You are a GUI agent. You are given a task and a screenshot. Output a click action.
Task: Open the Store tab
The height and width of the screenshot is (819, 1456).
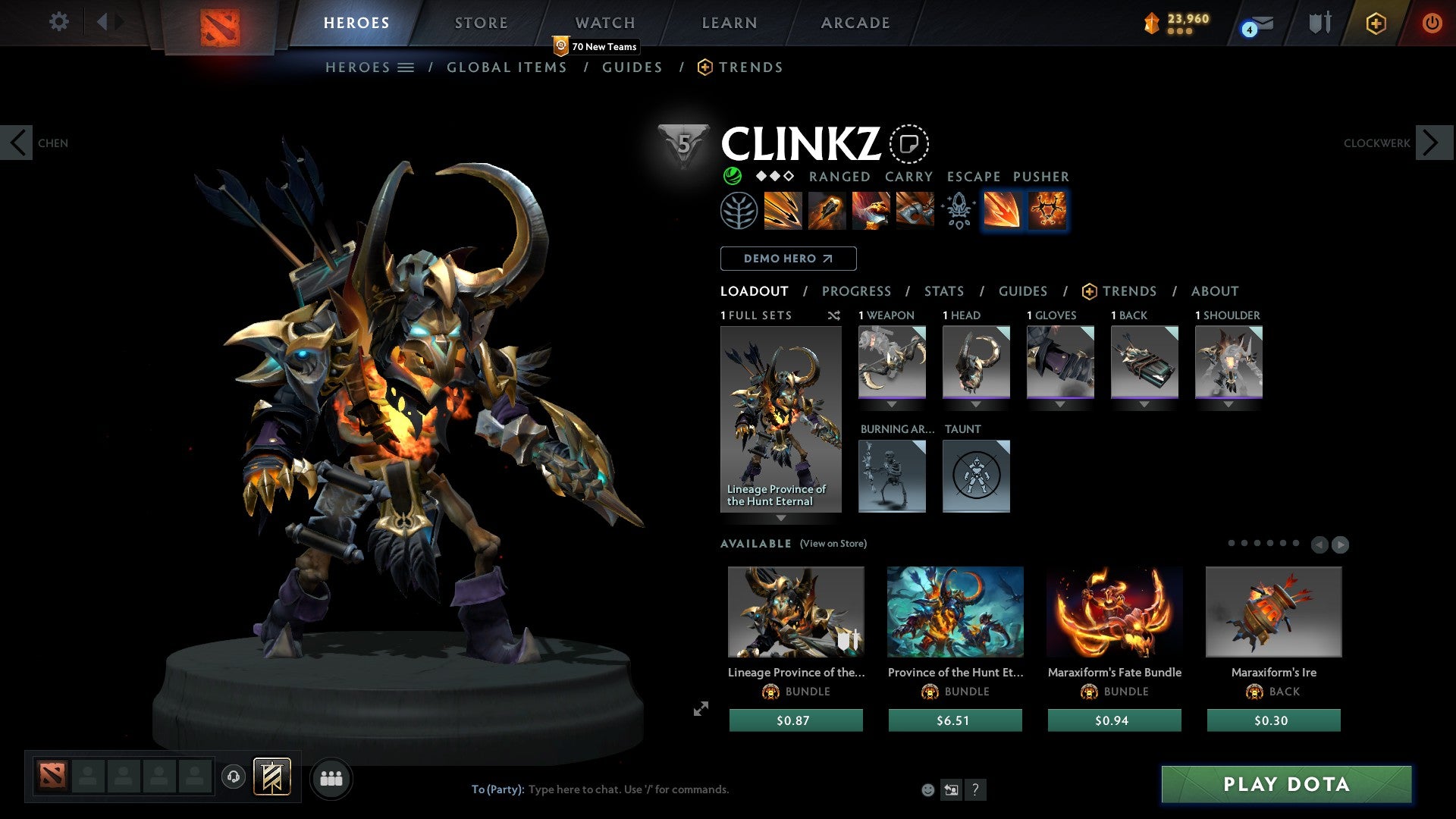(481, 23)
